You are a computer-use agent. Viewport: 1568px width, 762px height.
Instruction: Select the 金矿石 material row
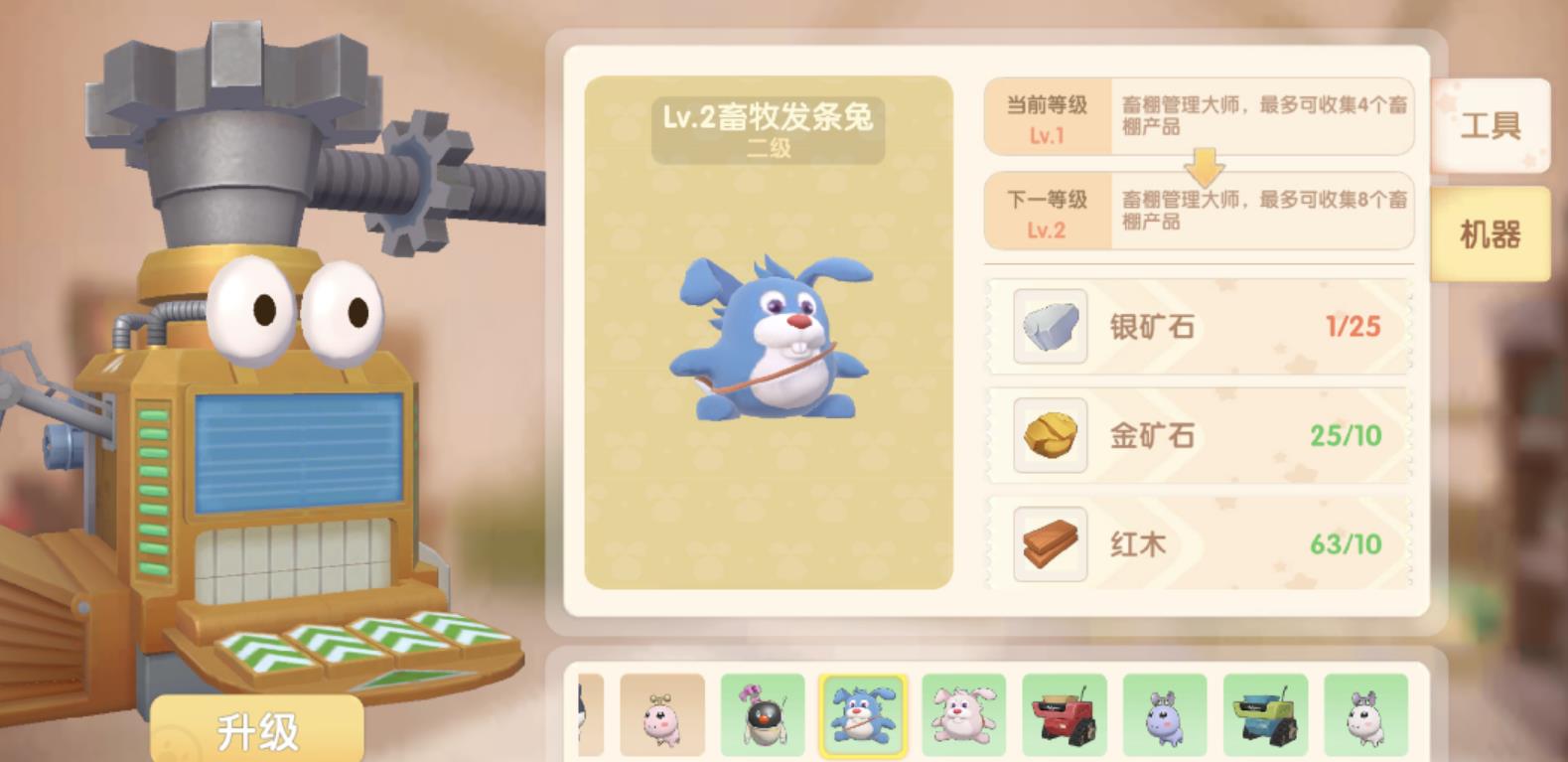click(1198, 435)
